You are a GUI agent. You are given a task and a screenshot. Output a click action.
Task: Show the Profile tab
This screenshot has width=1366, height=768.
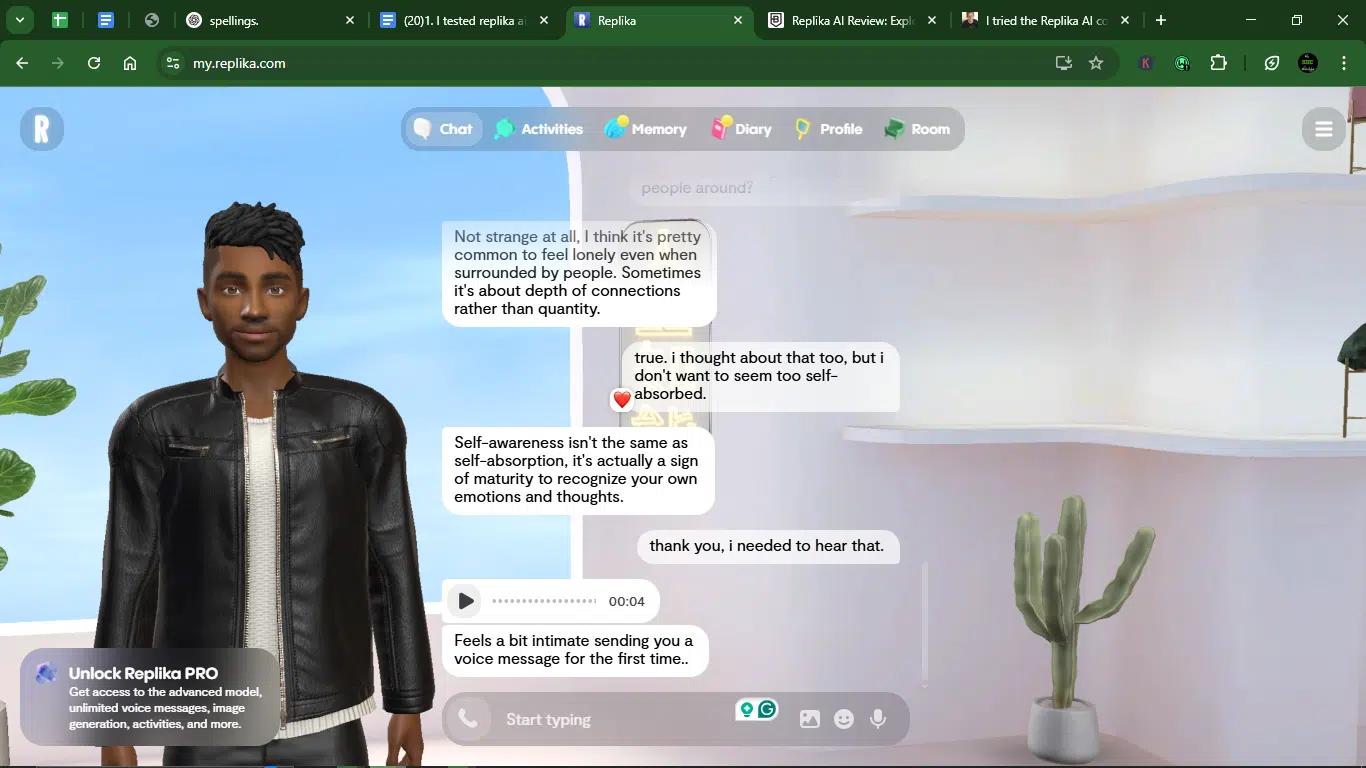point(828,129)
